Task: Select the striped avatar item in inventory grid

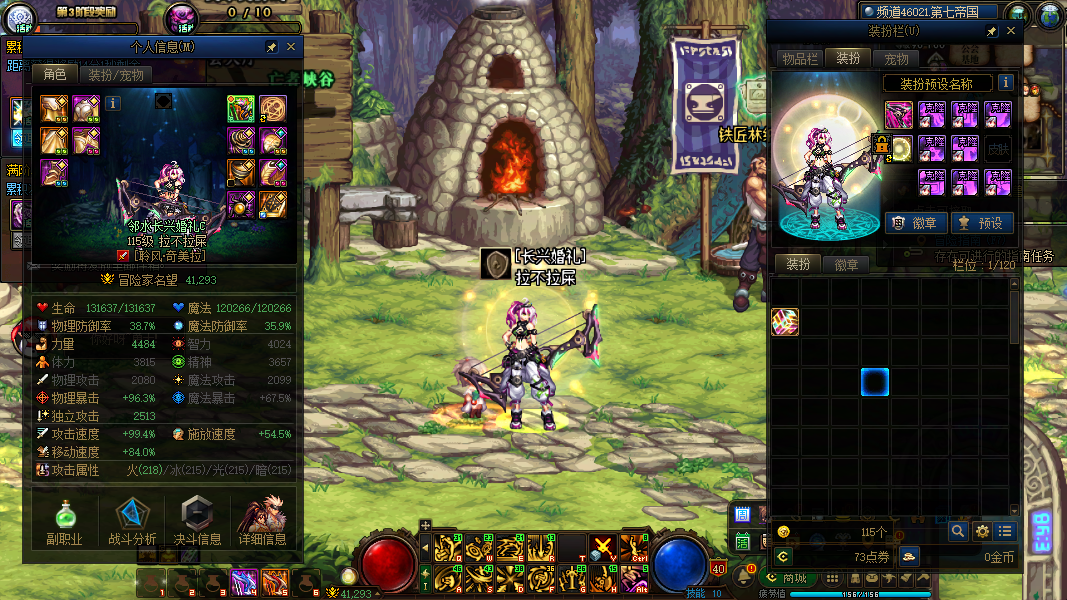Action: click(x=785, y=321)
